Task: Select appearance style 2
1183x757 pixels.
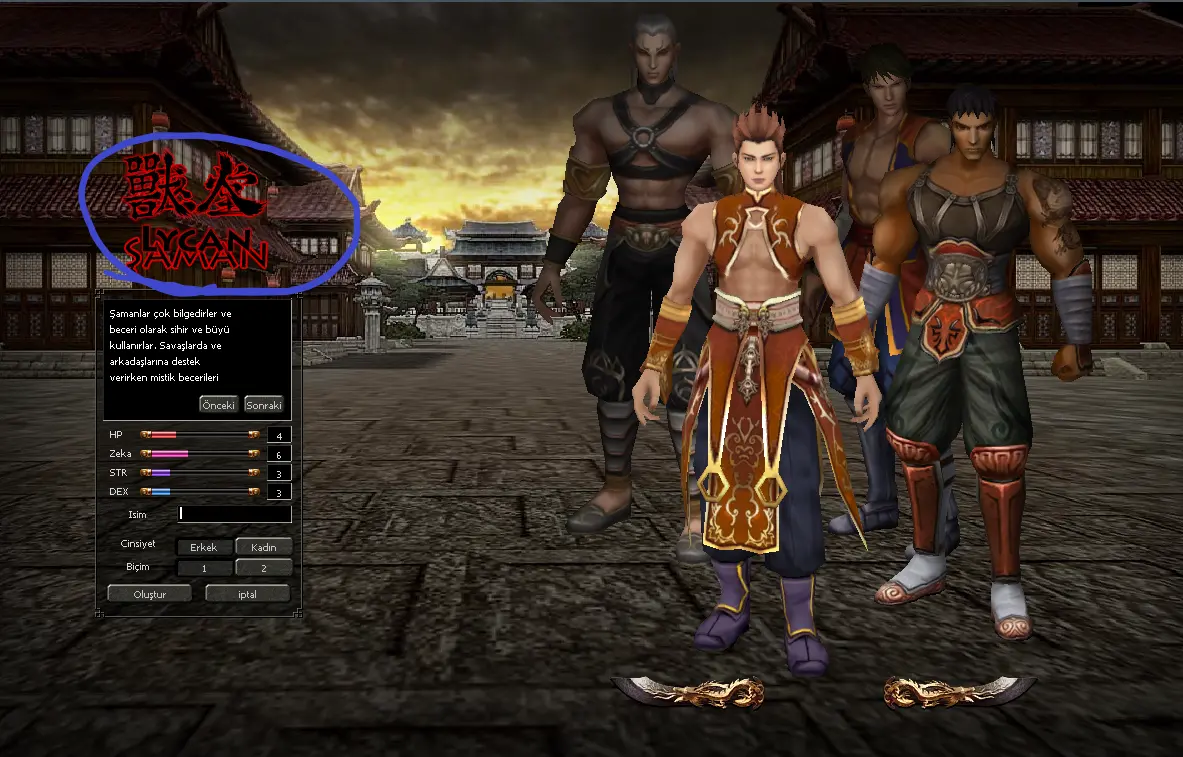Action: coord(263,568)
